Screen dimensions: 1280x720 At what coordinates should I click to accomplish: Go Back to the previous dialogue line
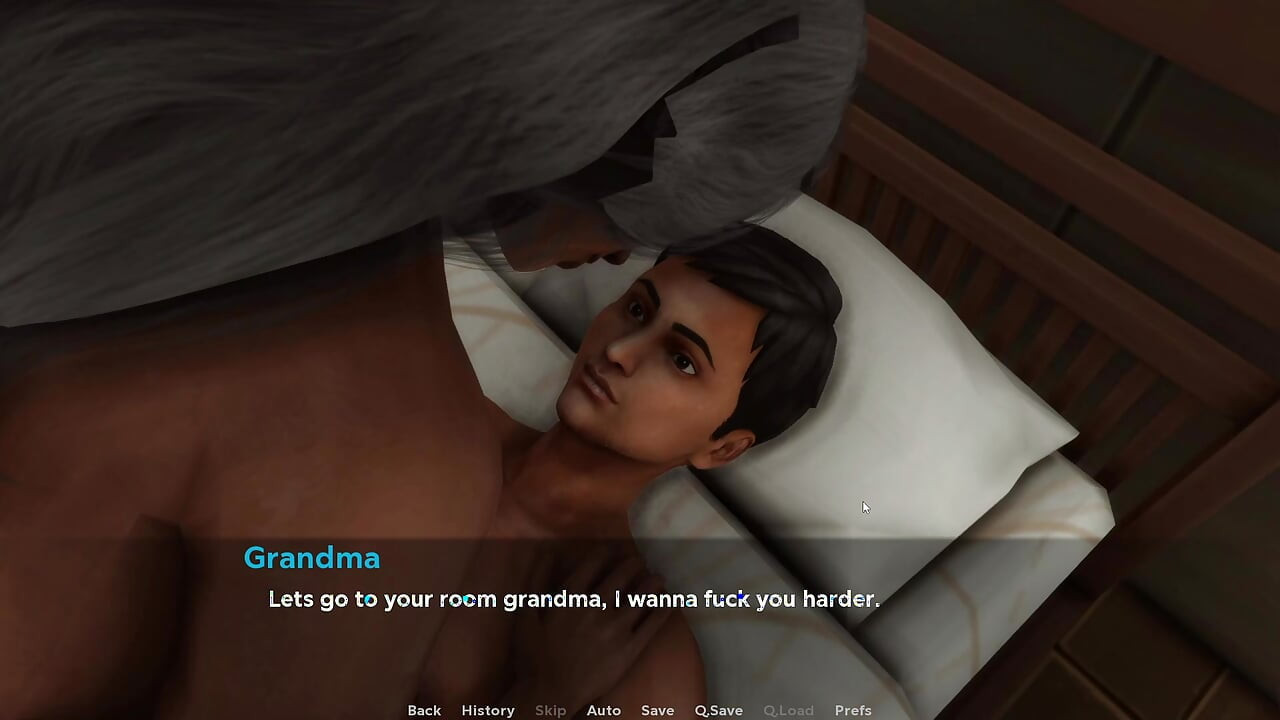tap(423, 710)
